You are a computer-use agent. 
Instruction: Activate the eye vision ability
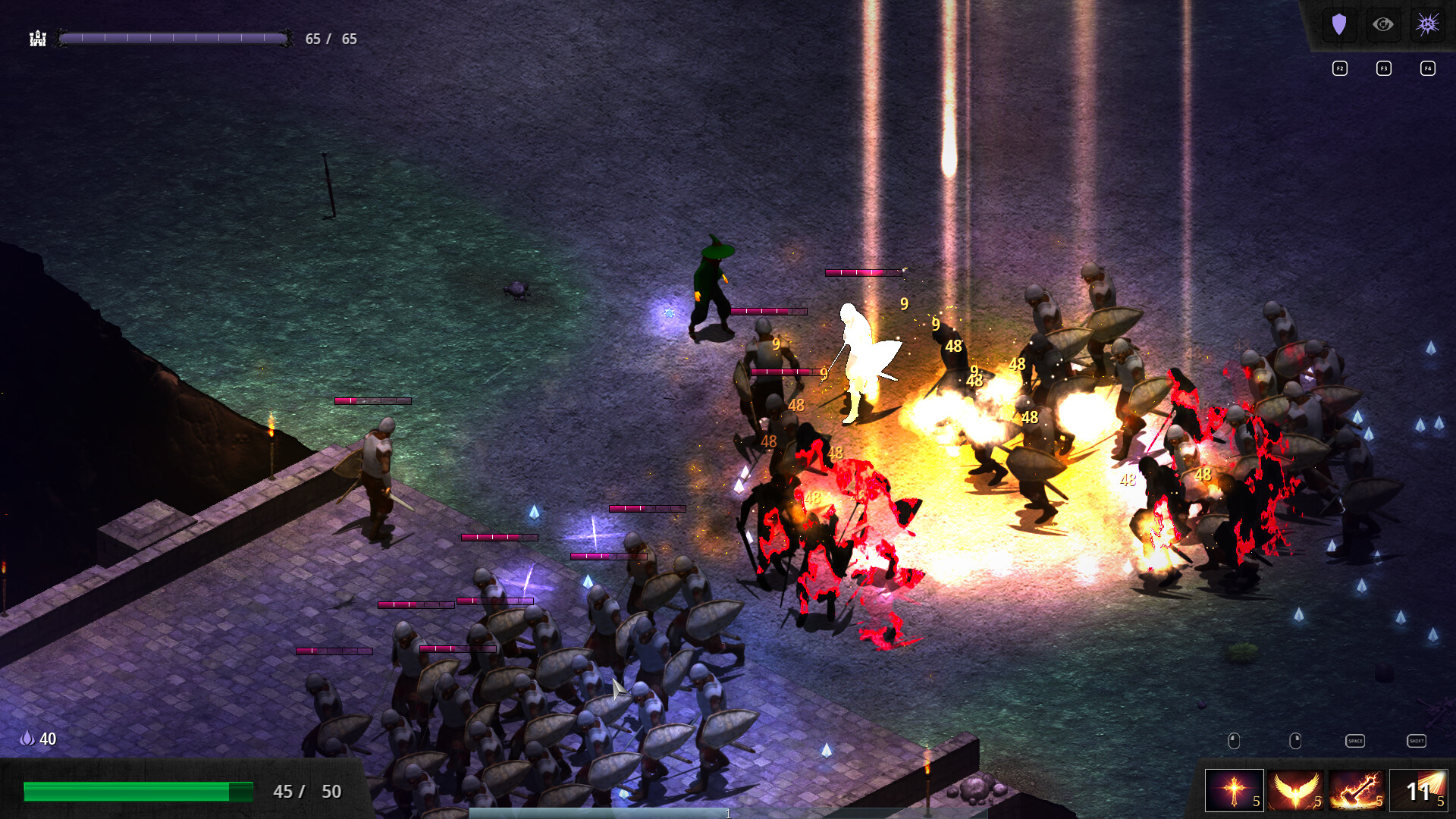point(1383,25)
